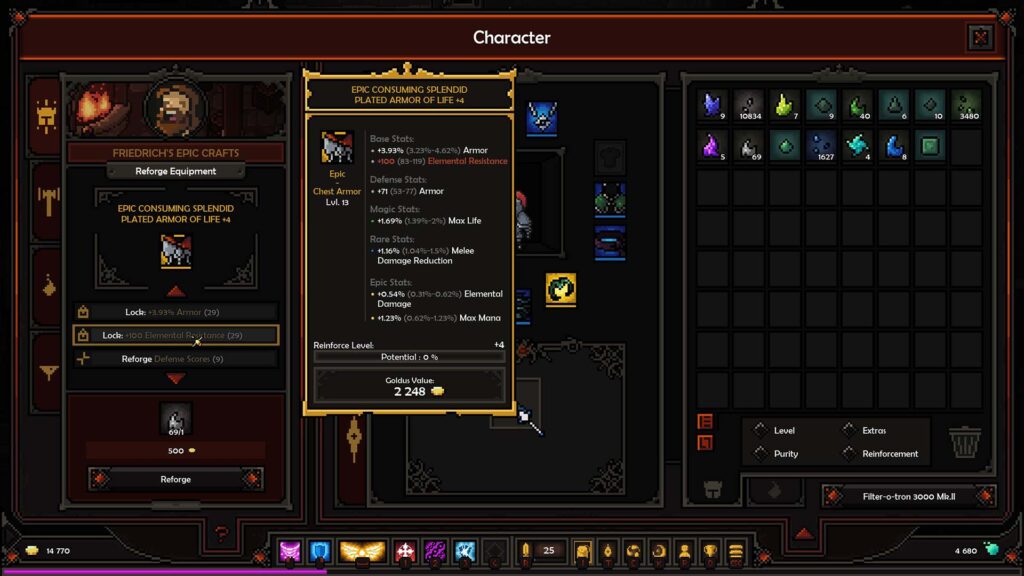1024x576 pixels.
Task: Open the trophy menu in the hotbar
Action: (x=710, y=551)
